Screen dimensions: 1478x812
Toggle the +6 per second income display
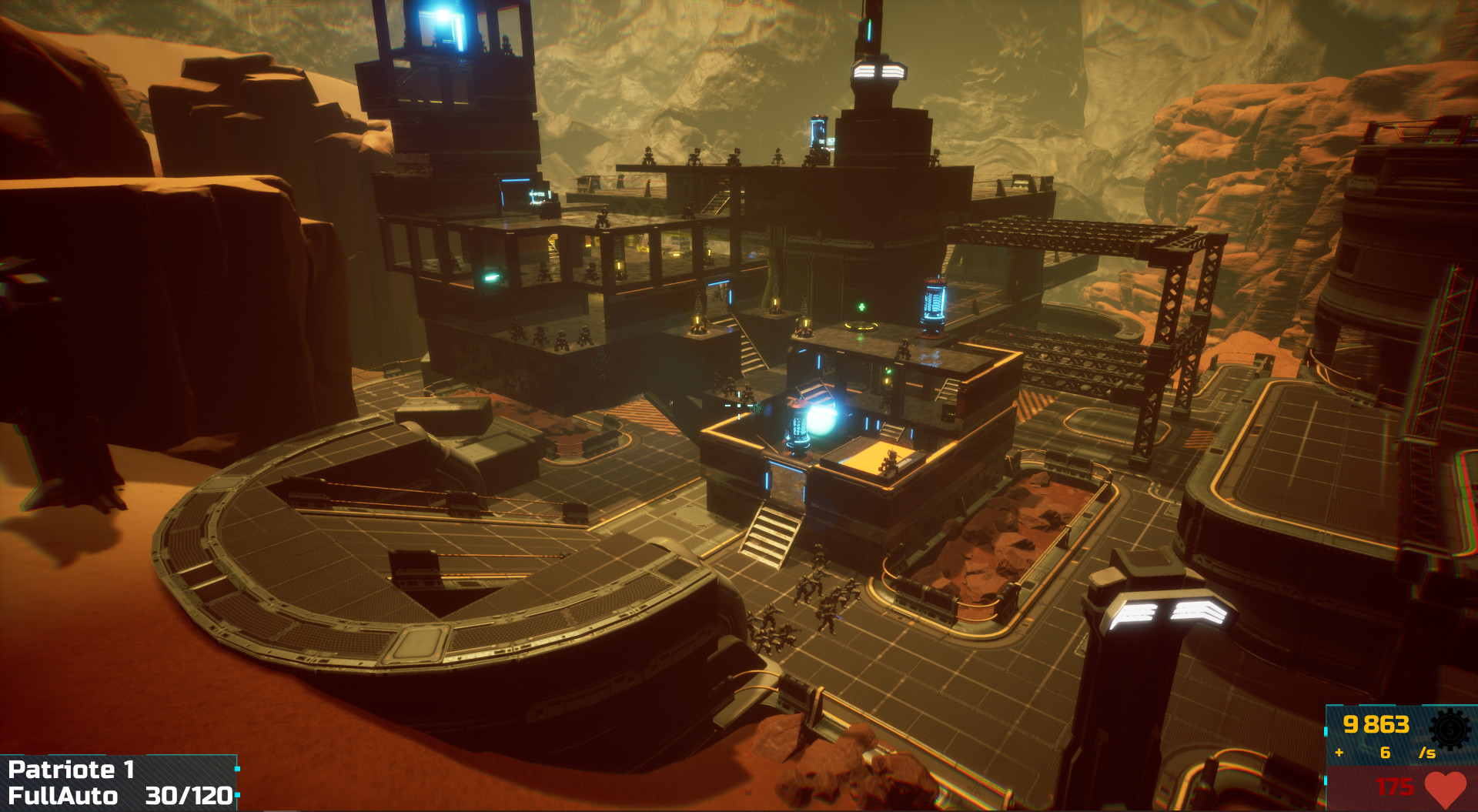(x=1386, y=754)
